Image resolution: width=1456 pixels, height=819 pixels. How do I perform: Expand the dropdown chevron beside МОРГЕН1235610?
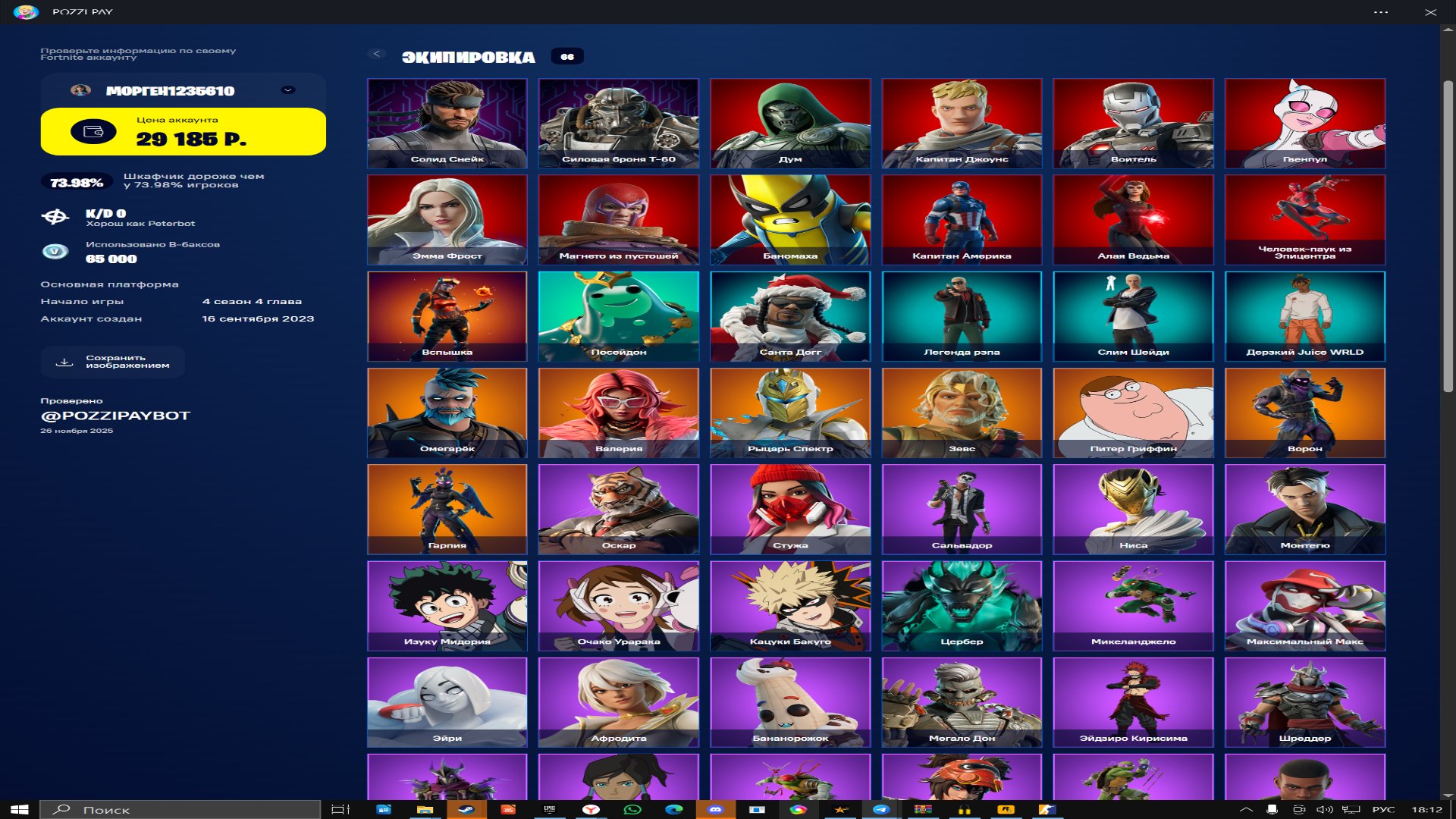(x=287, y=89)
